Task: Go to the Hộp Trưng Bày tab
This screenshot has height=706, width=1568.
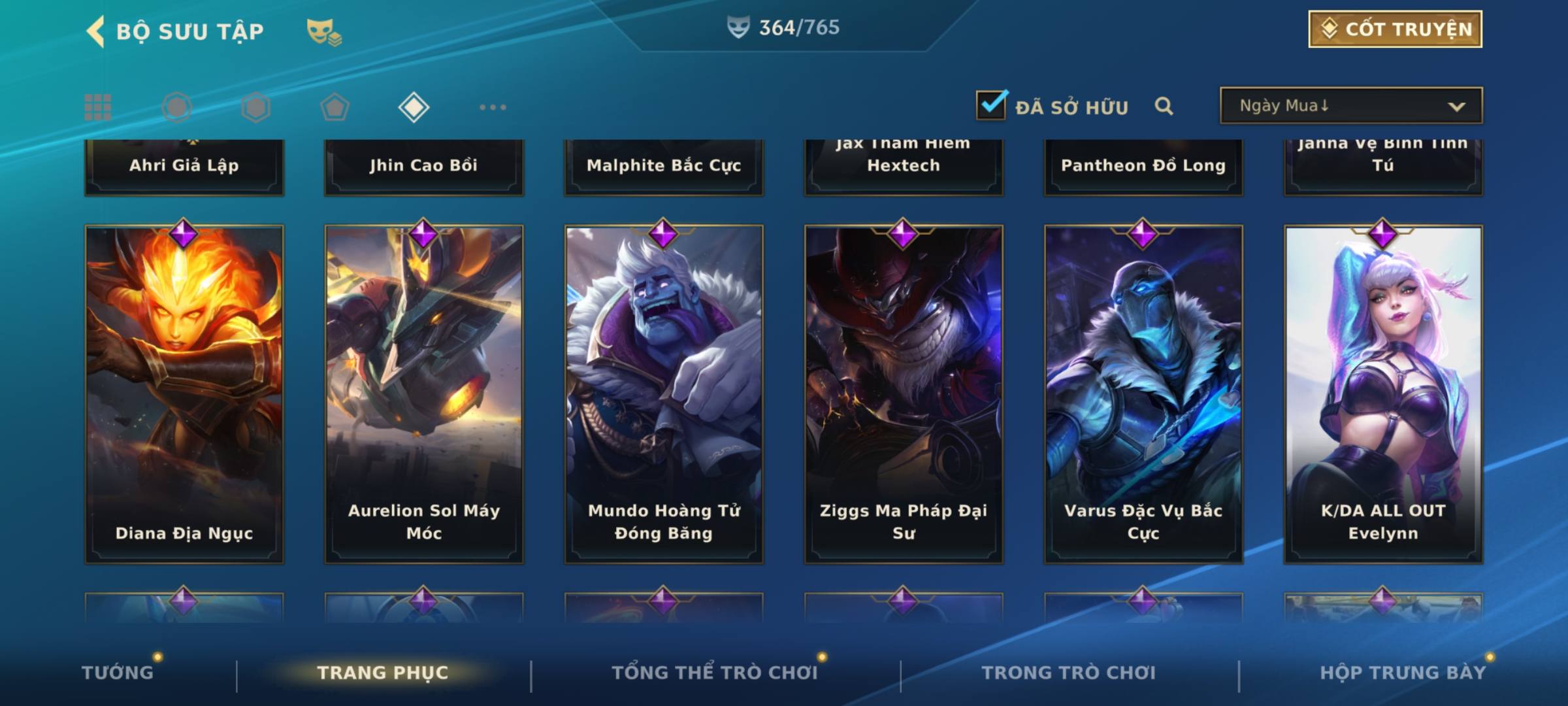Action: click(x=1403, y=673)
